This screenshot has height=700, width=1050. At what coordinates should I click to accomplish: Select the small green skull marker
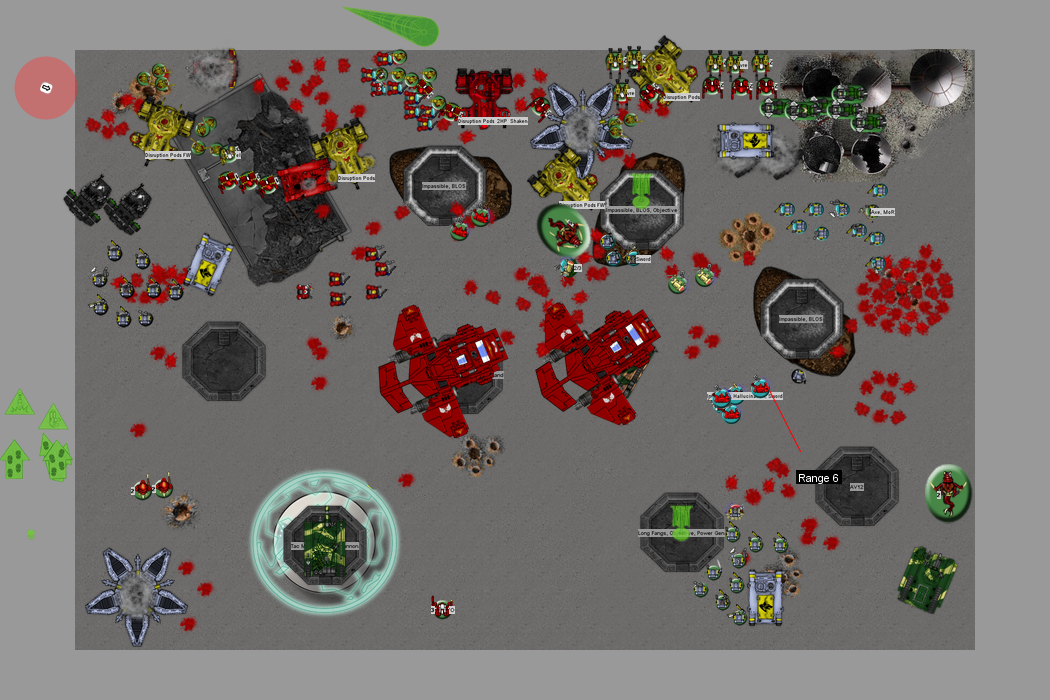(31, 534)
